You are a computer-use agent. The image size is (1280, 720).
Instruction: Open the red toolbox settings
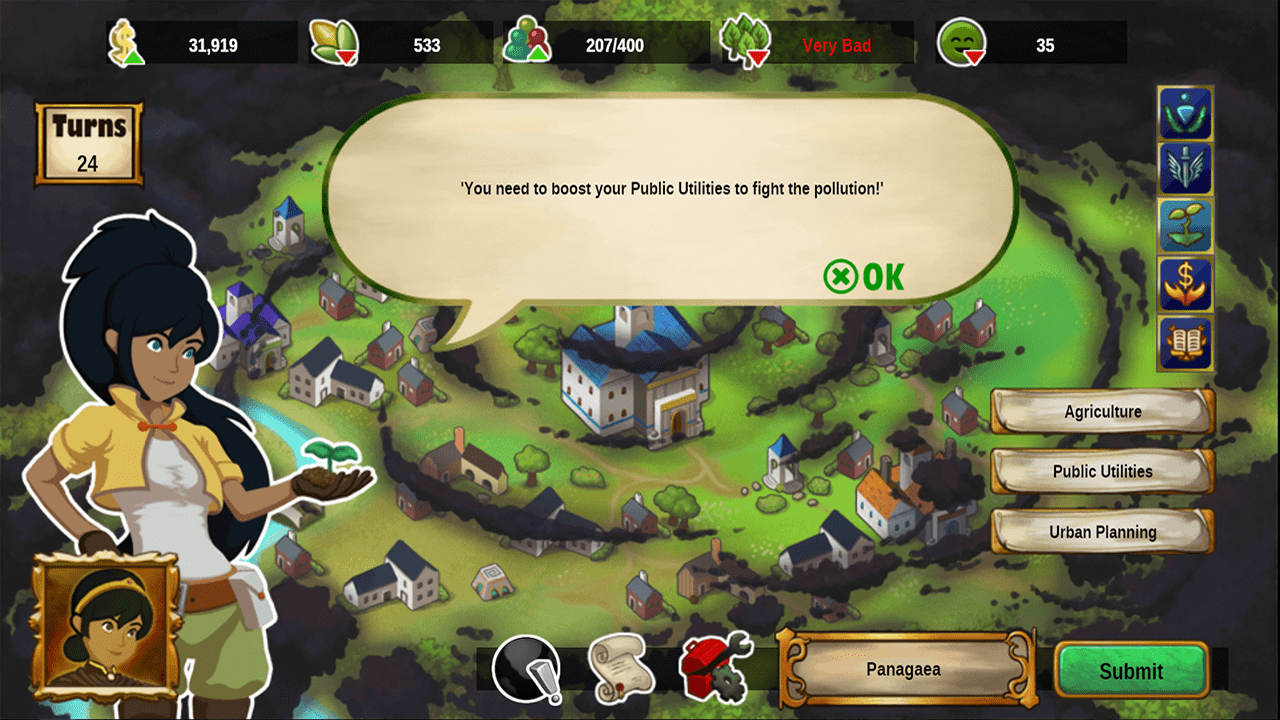[714, 667]
